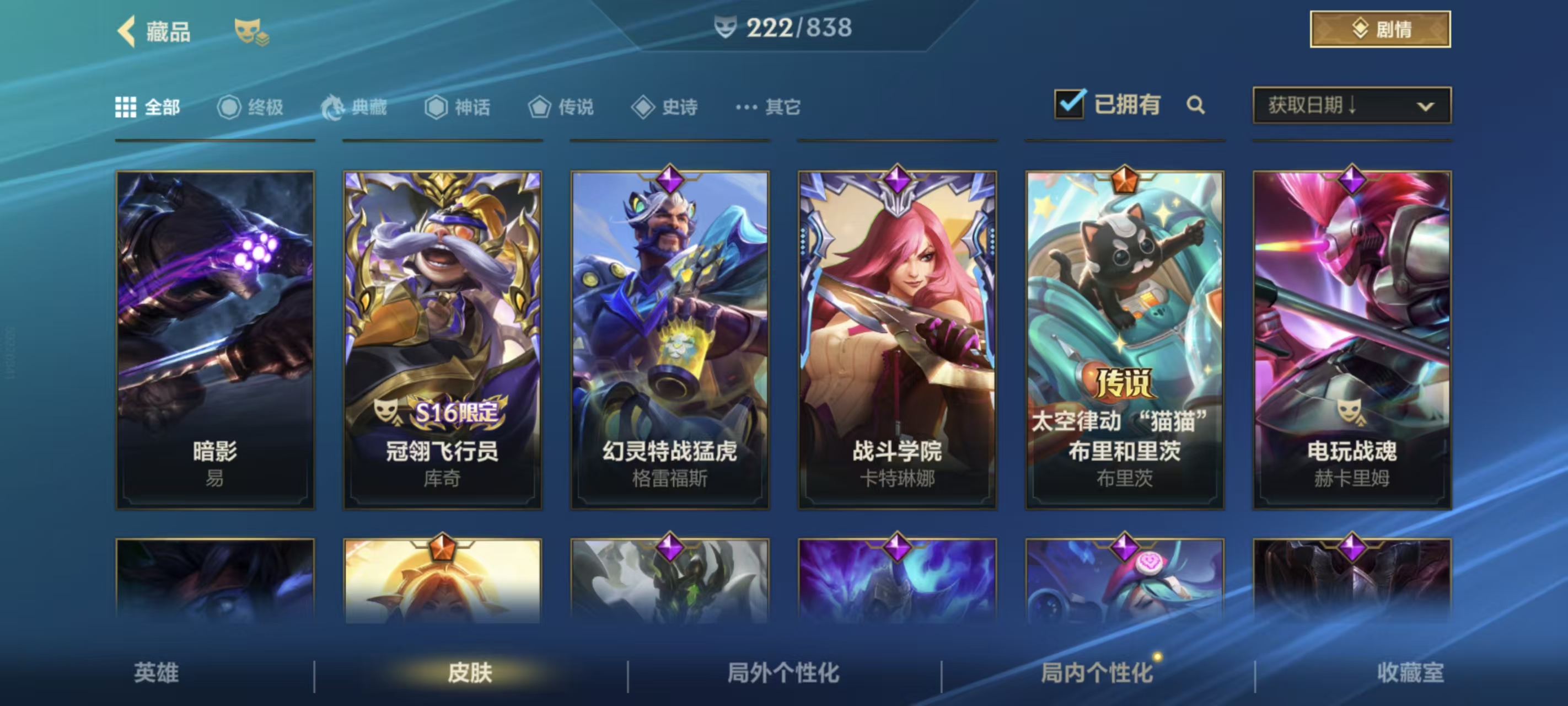Filter skins by 典藏 rarity
Image resolution: width=1568 pixels, height=706 pixels.
click(x=353, y=107)
